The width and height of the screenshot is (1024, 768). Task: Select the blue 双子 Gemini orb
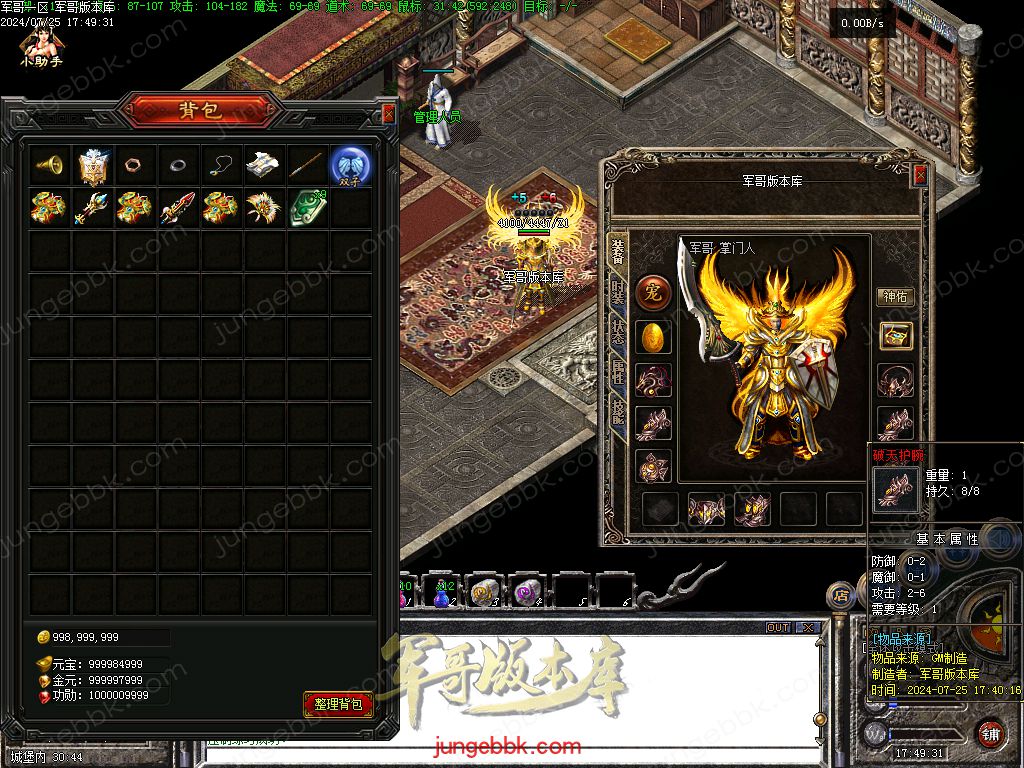(351, 165)
